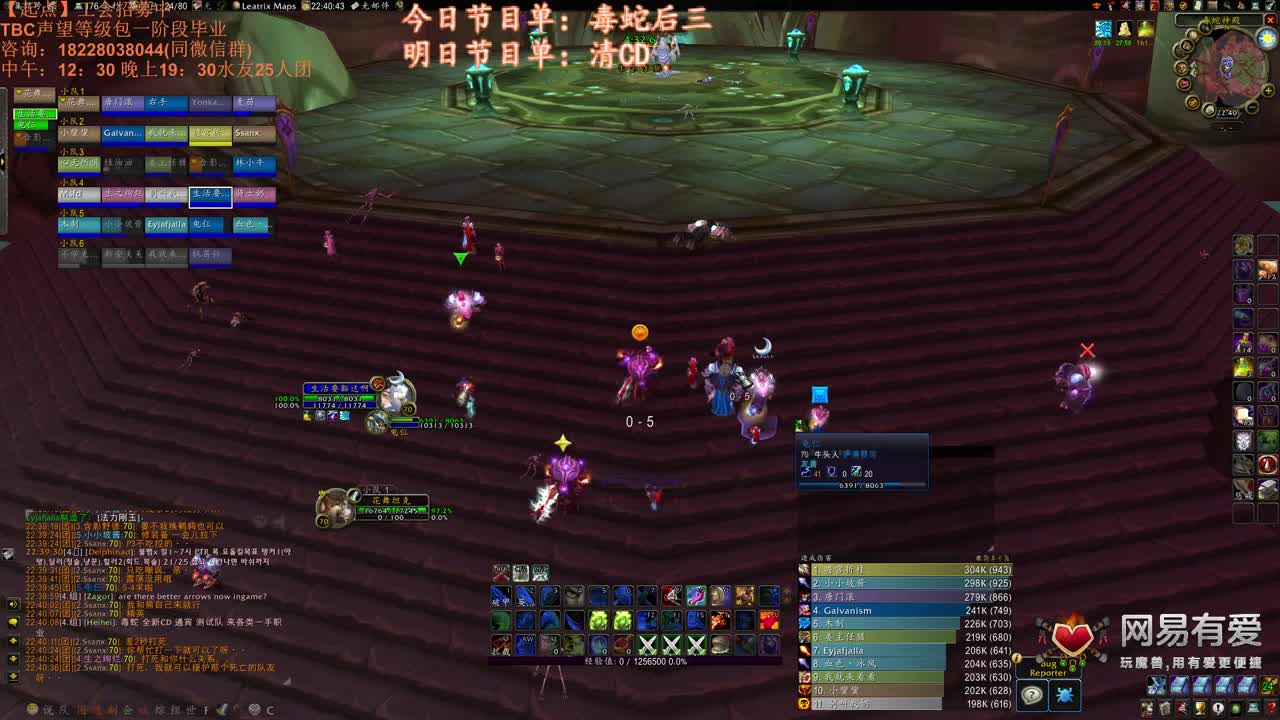Open help via the red question mark micro-button
This screenshot has width=1280, height=720.
pos(1269,707)
